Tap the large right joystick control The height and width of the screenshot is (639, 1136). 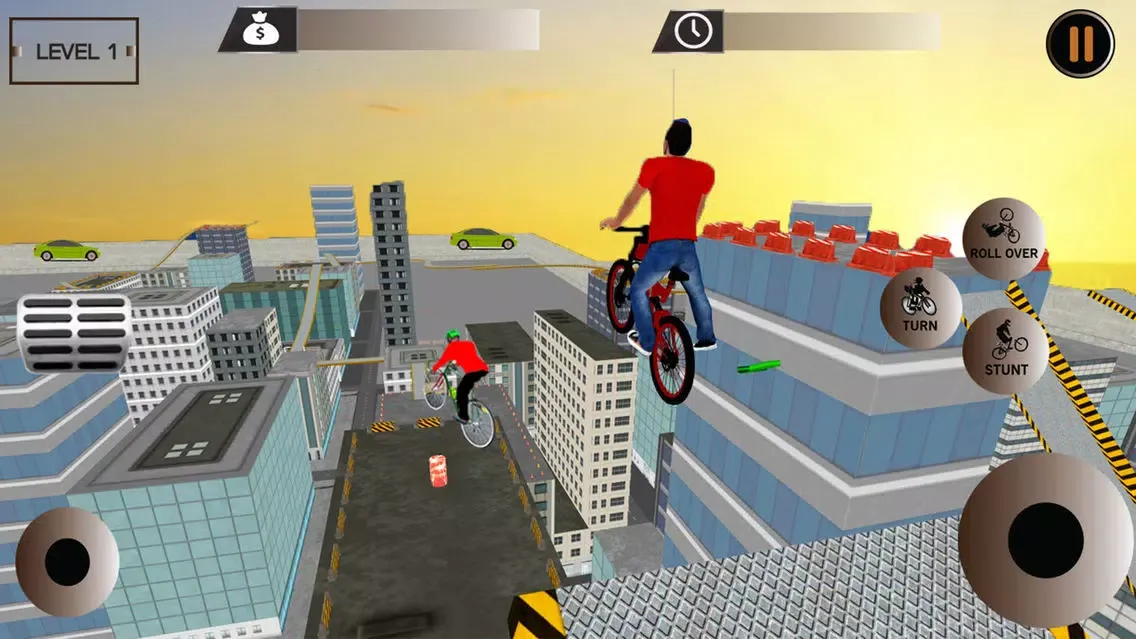click(x=1044, y=540)
